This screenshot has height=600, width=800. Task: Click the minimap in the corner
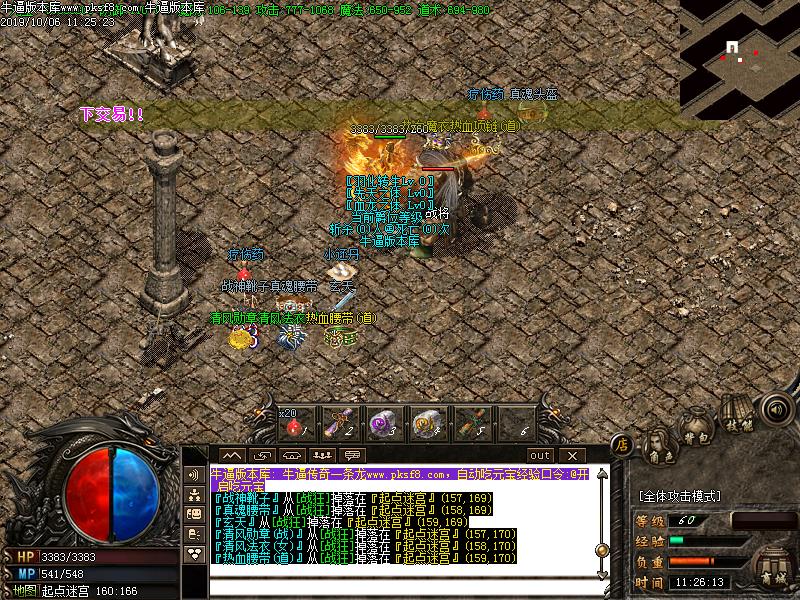point(740,55)
